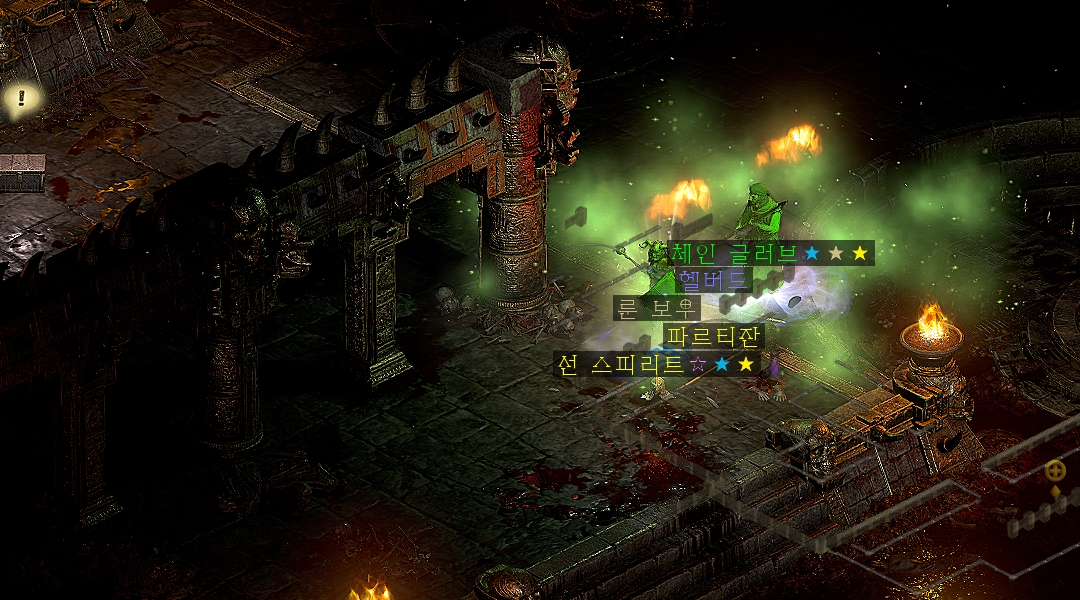Open the quest alert exclamation icon

(x=21, y=98)
